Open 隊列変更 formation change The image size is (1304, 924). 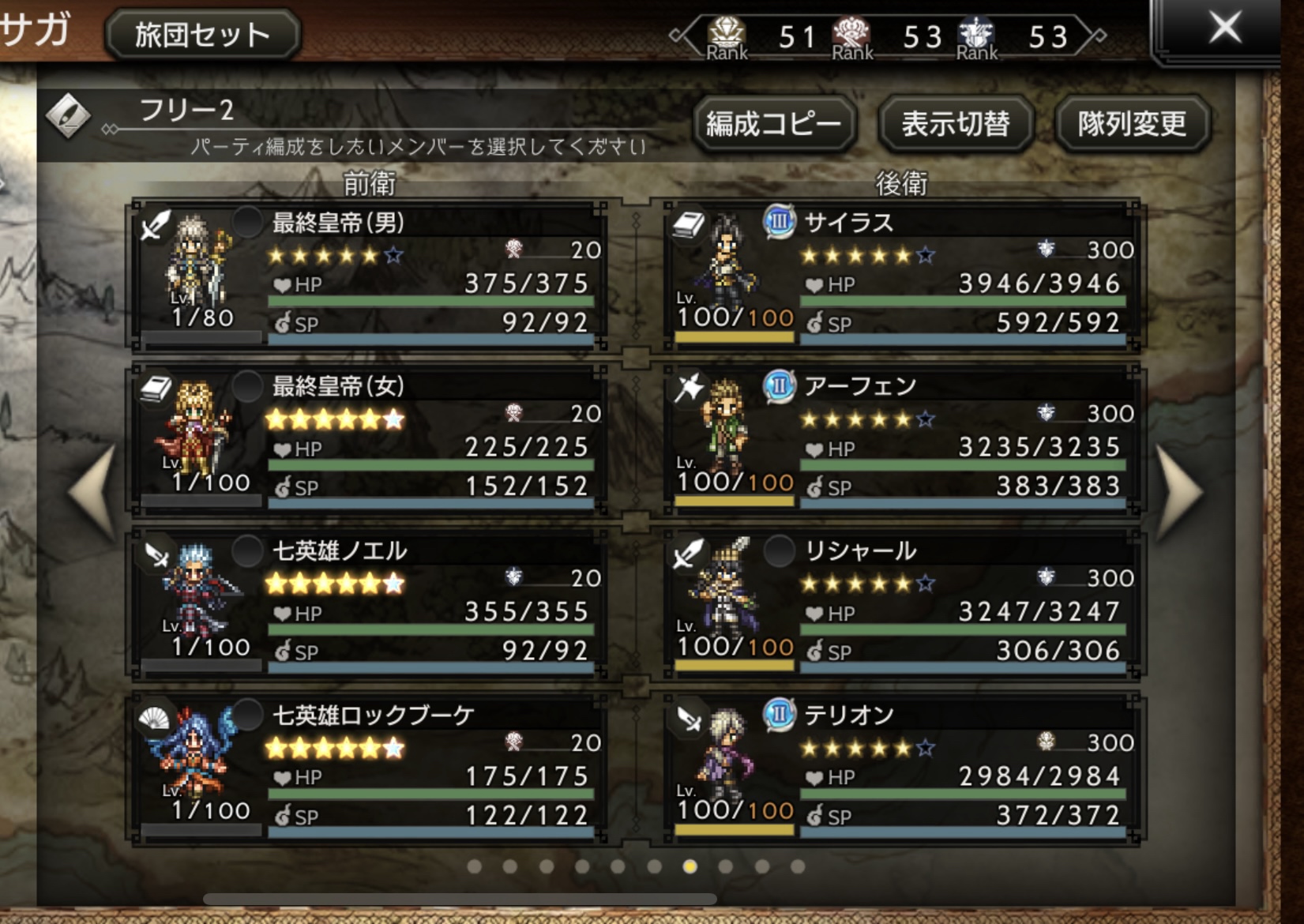point(1132,124)
